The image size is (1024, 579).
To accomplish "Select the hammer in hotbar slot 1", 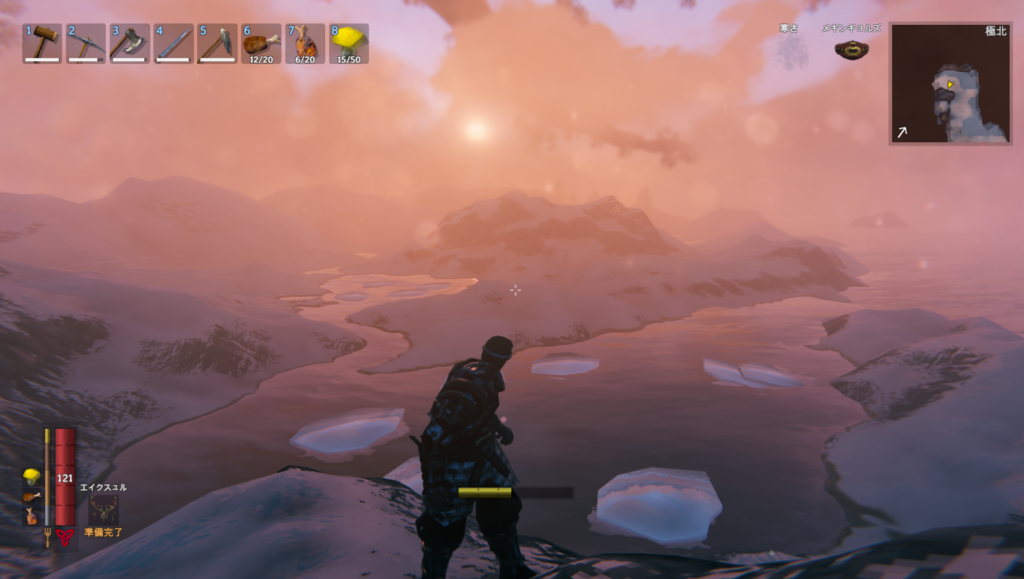I will click(42, 43).
